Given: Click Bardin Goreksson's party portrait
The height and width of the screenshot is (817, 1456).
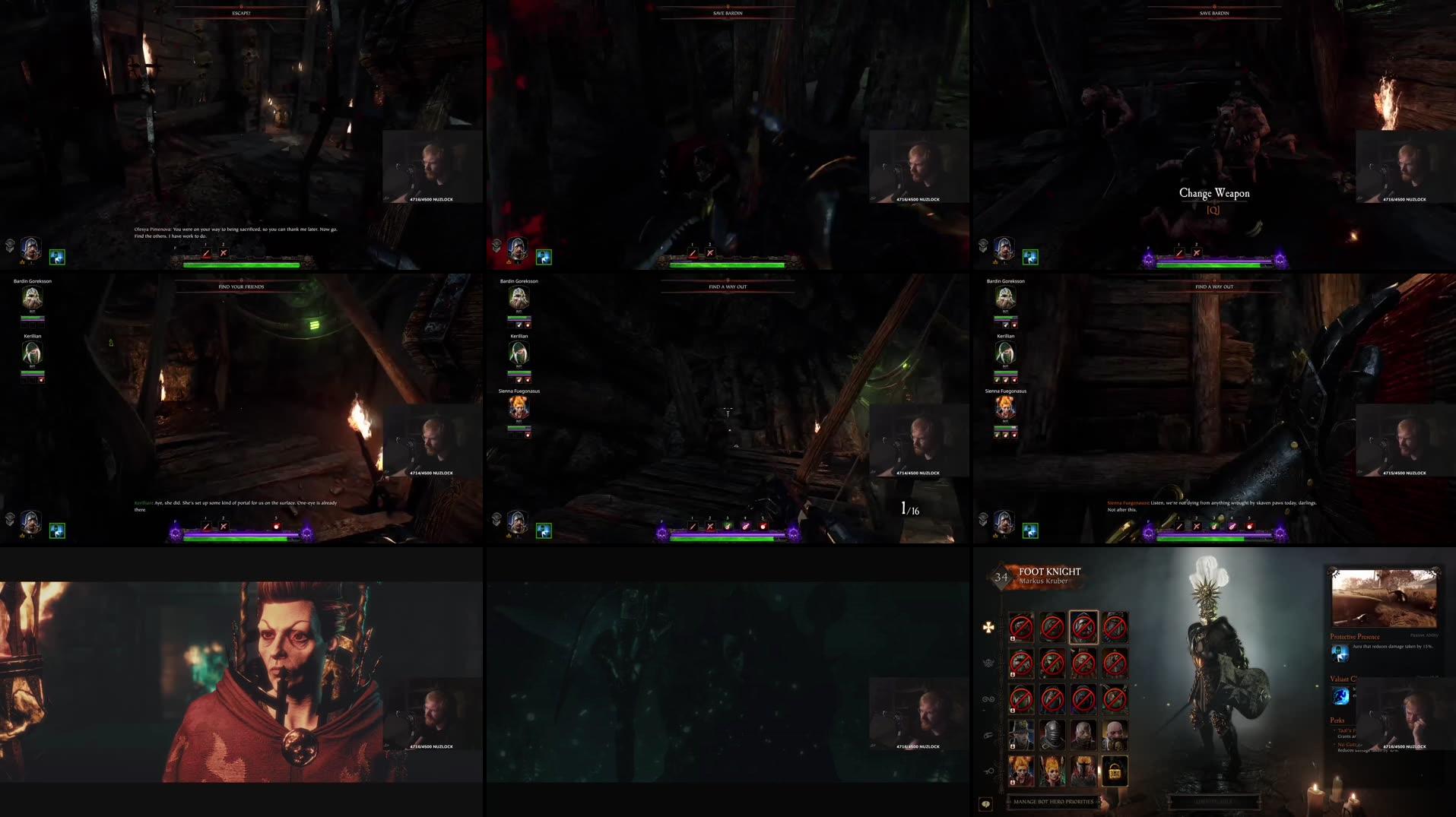Looking at the screenshot, I should click(x=1005, y=297).
